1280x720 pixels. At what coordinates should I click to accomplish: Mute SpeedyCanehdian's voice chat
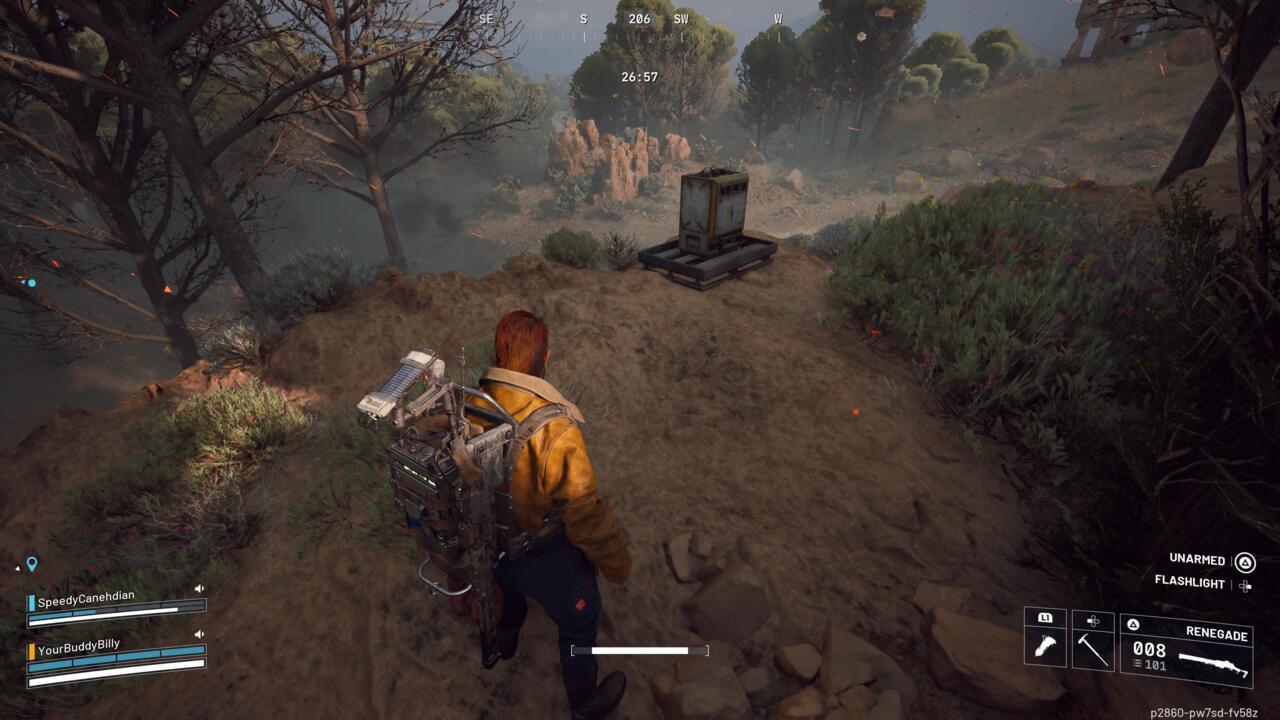(199, 589)
